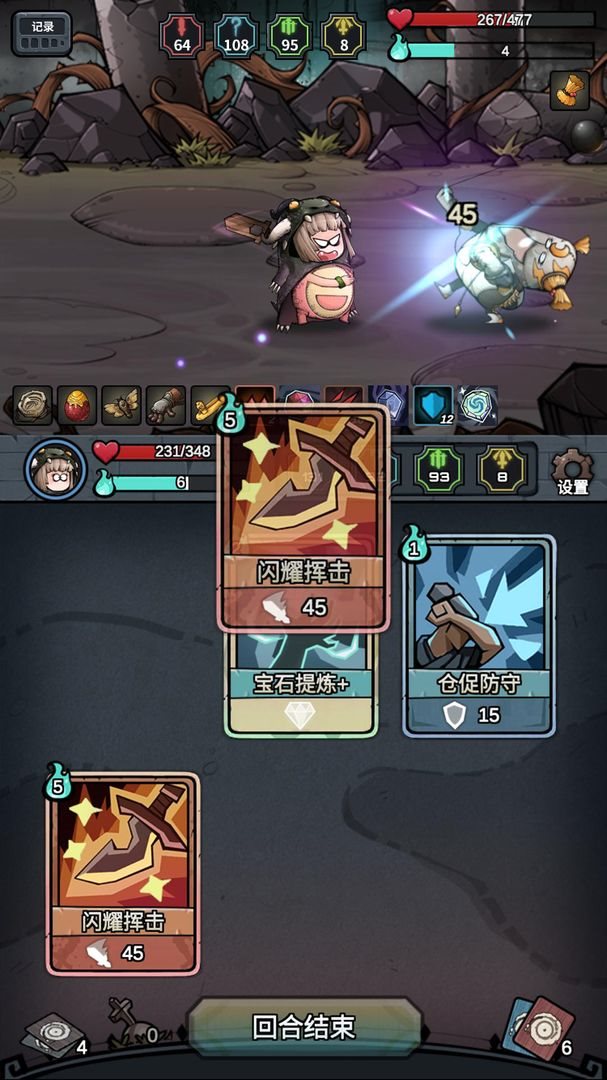
Task: Tap the golden scroll icon
Action: coord(569,91)
